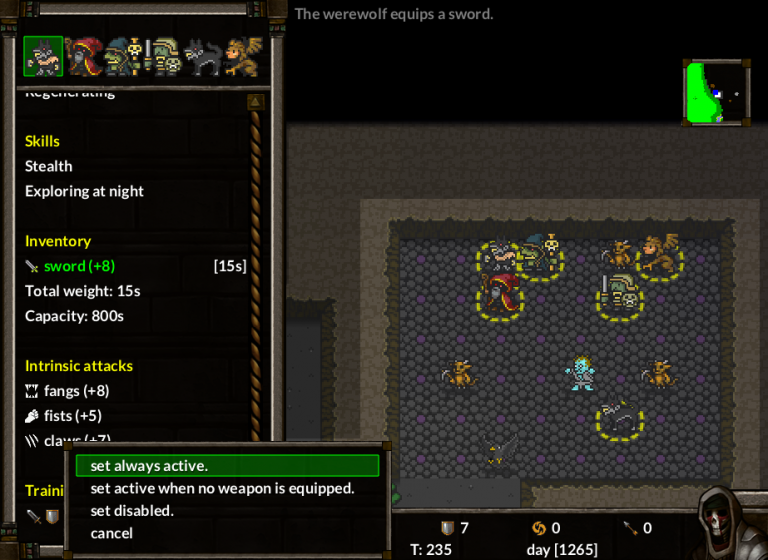Select the blue-hooded goblin with skull staff portrait

(x=122, y=57)
